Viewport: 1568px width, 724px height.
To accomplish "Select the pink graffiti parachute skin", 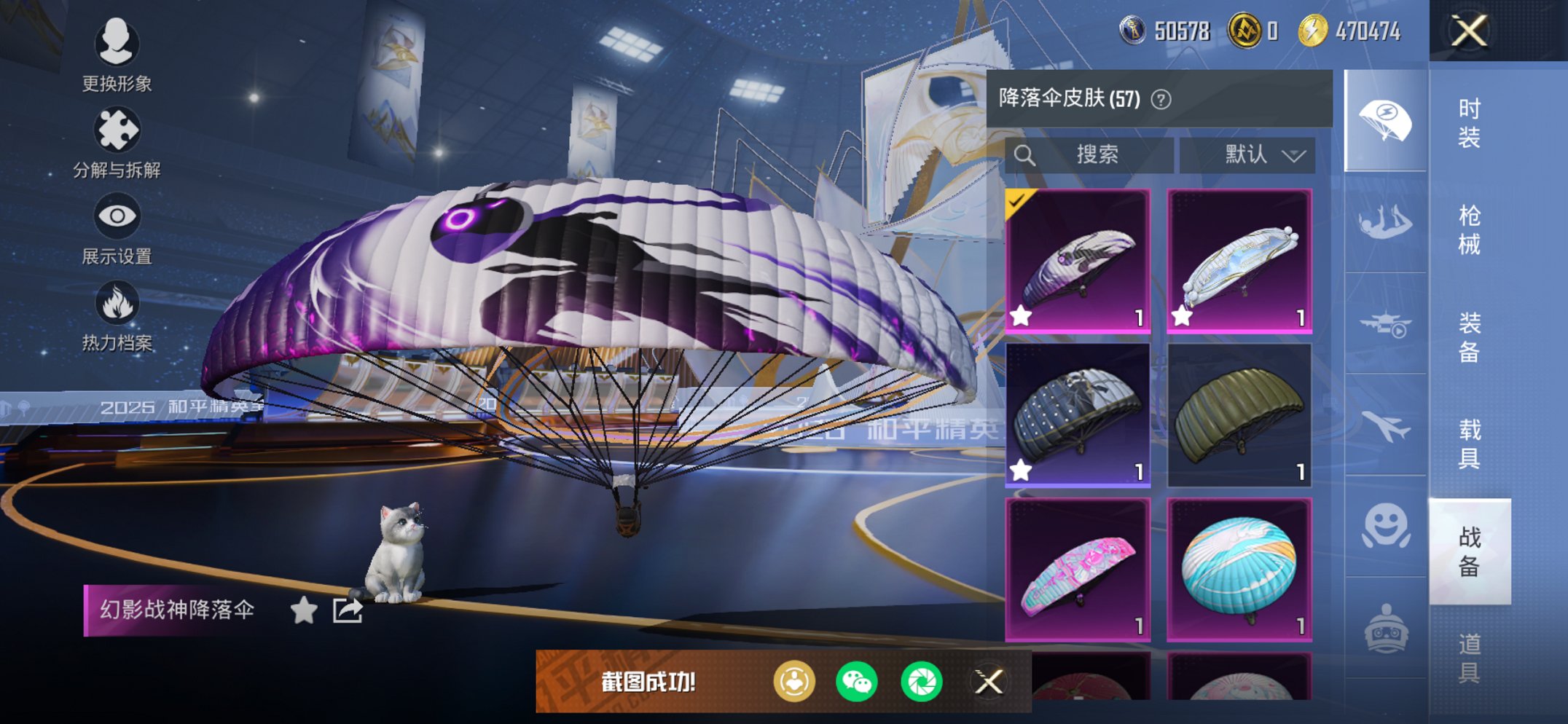I will pos(1078,569).
